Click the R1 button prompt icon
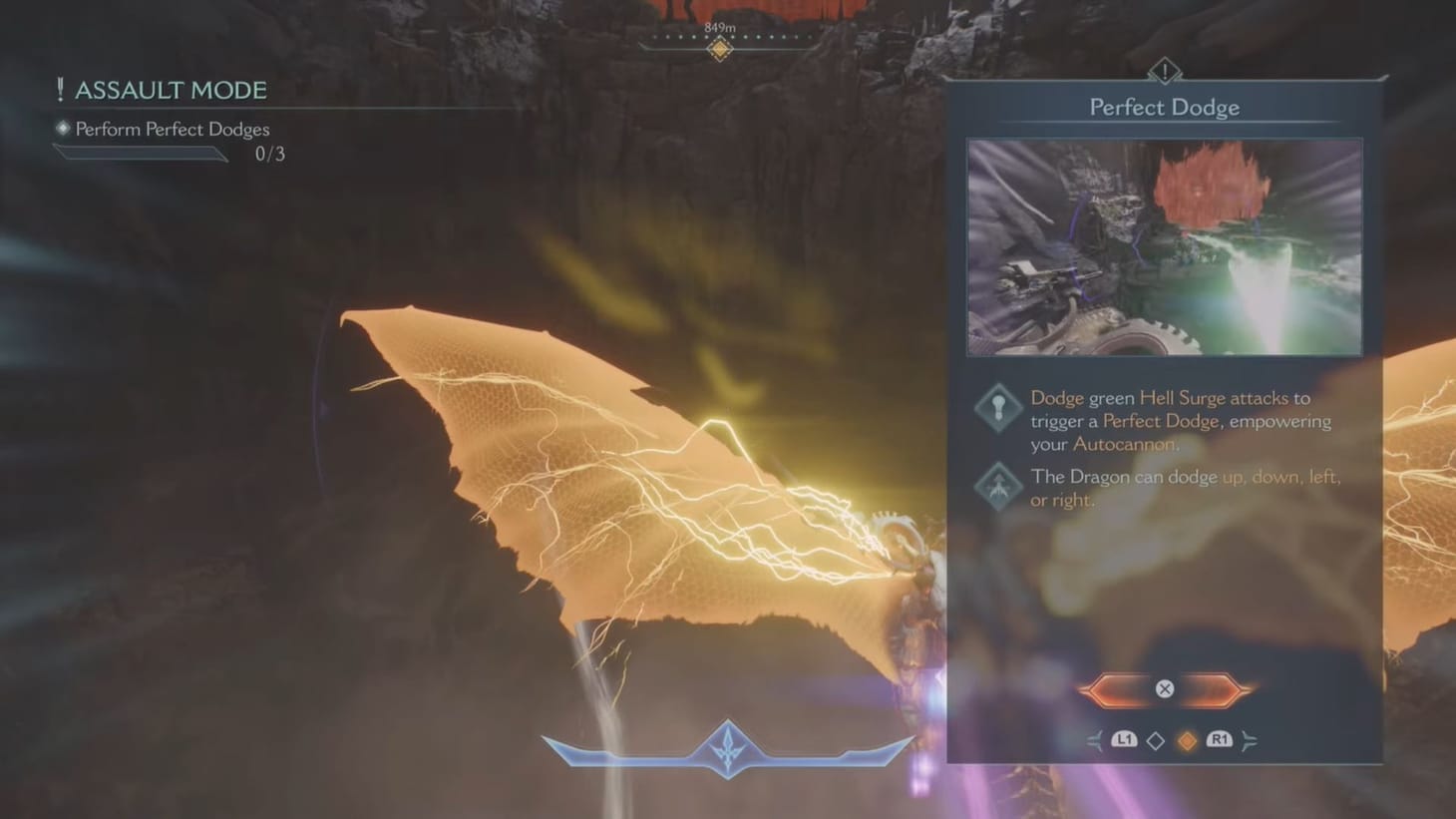The width and height of the screenshot is (1456, 819). coord(1218,740)
